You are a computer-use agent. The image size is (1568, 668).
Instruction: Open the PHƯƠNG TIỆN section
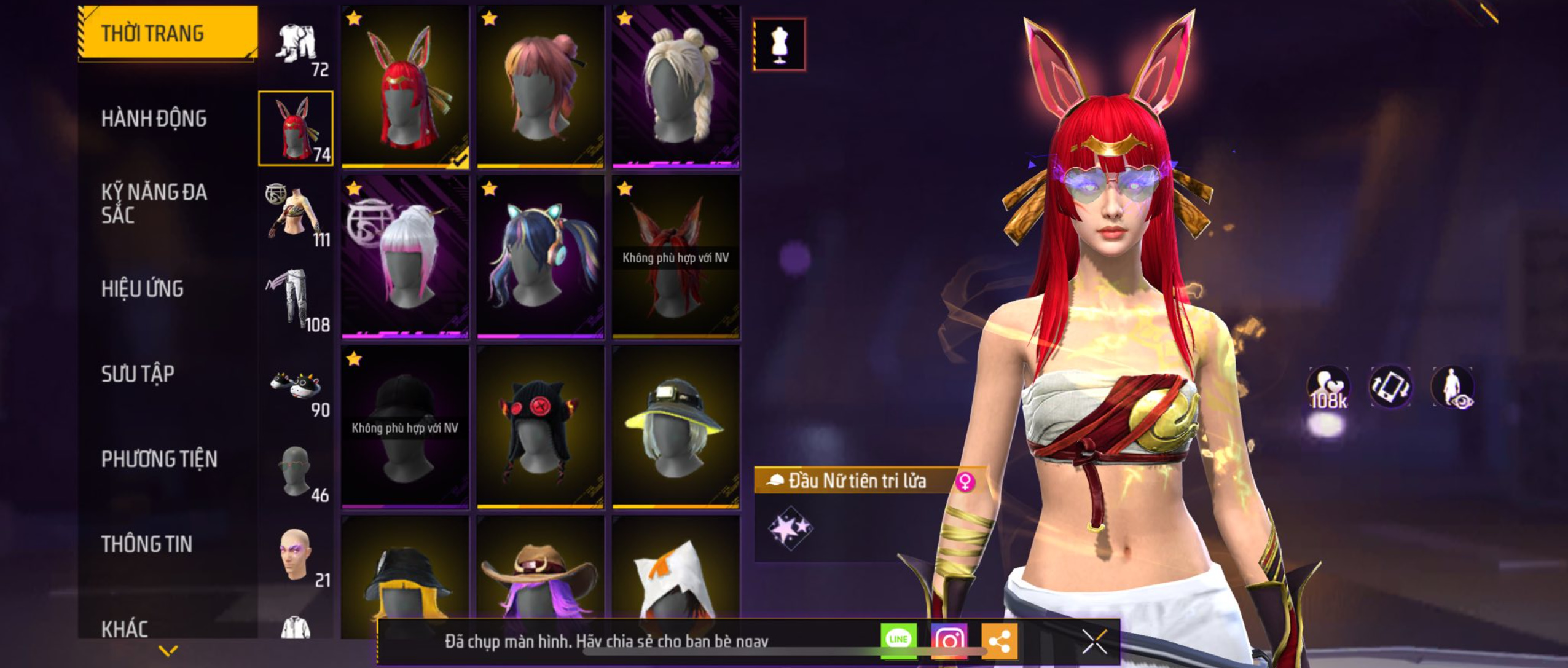click(x=159, y=459)
